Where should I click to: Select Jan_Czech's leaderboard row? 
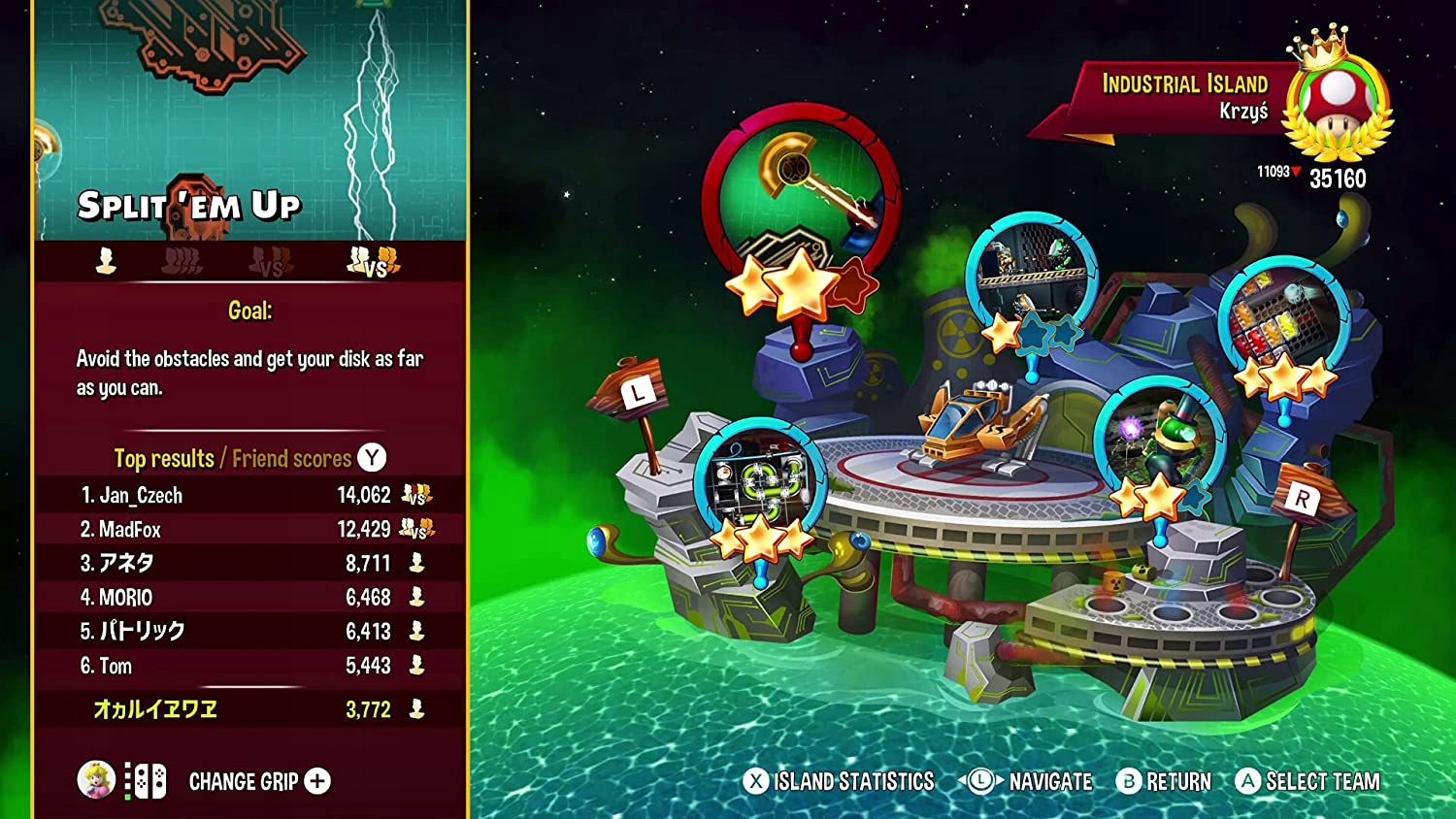pos(250,495)
